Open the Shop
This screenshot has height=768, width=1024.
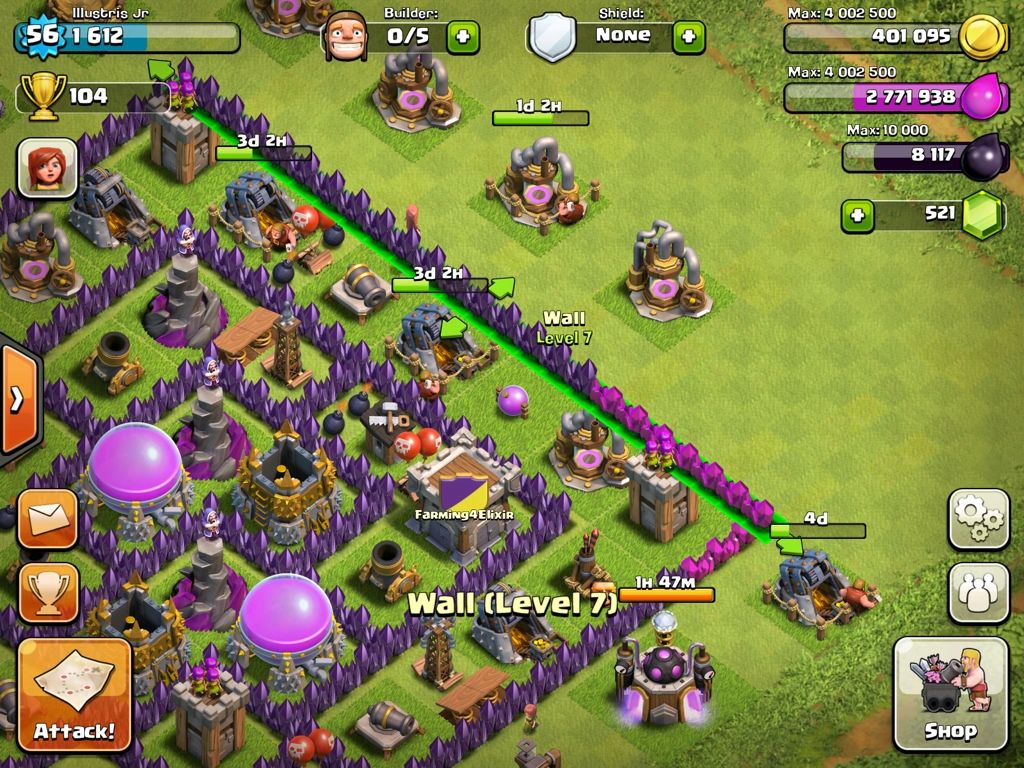[x=950, y=693]
